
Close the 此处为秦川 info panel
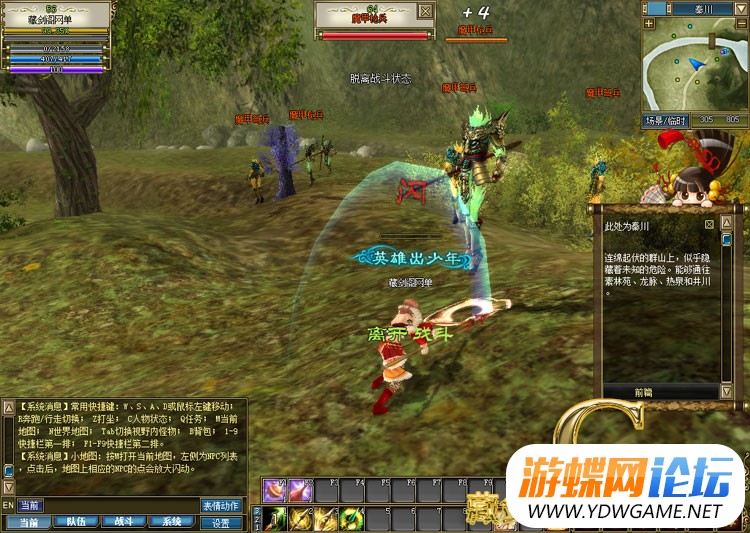709,225
